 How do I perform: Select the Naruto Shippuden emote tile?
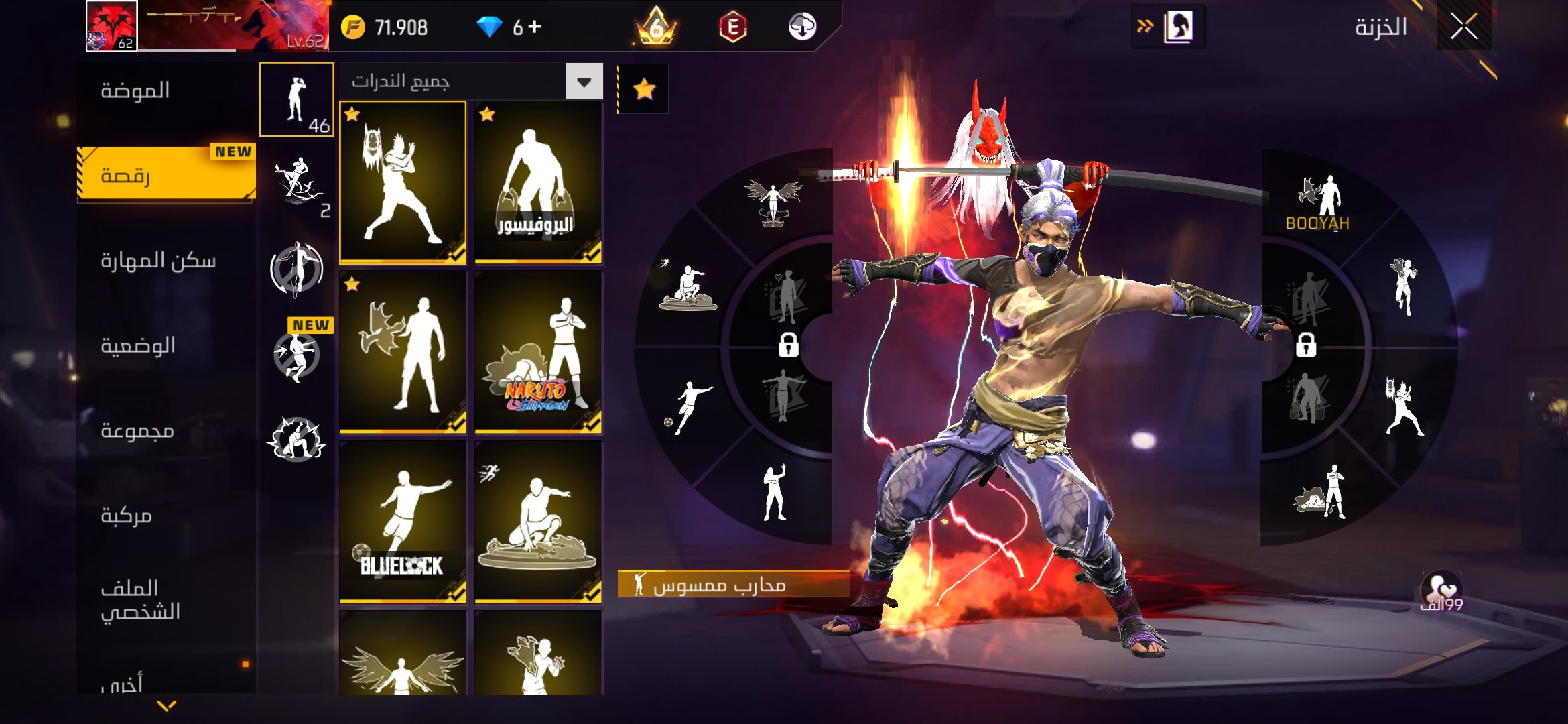(x=537, y=352)
